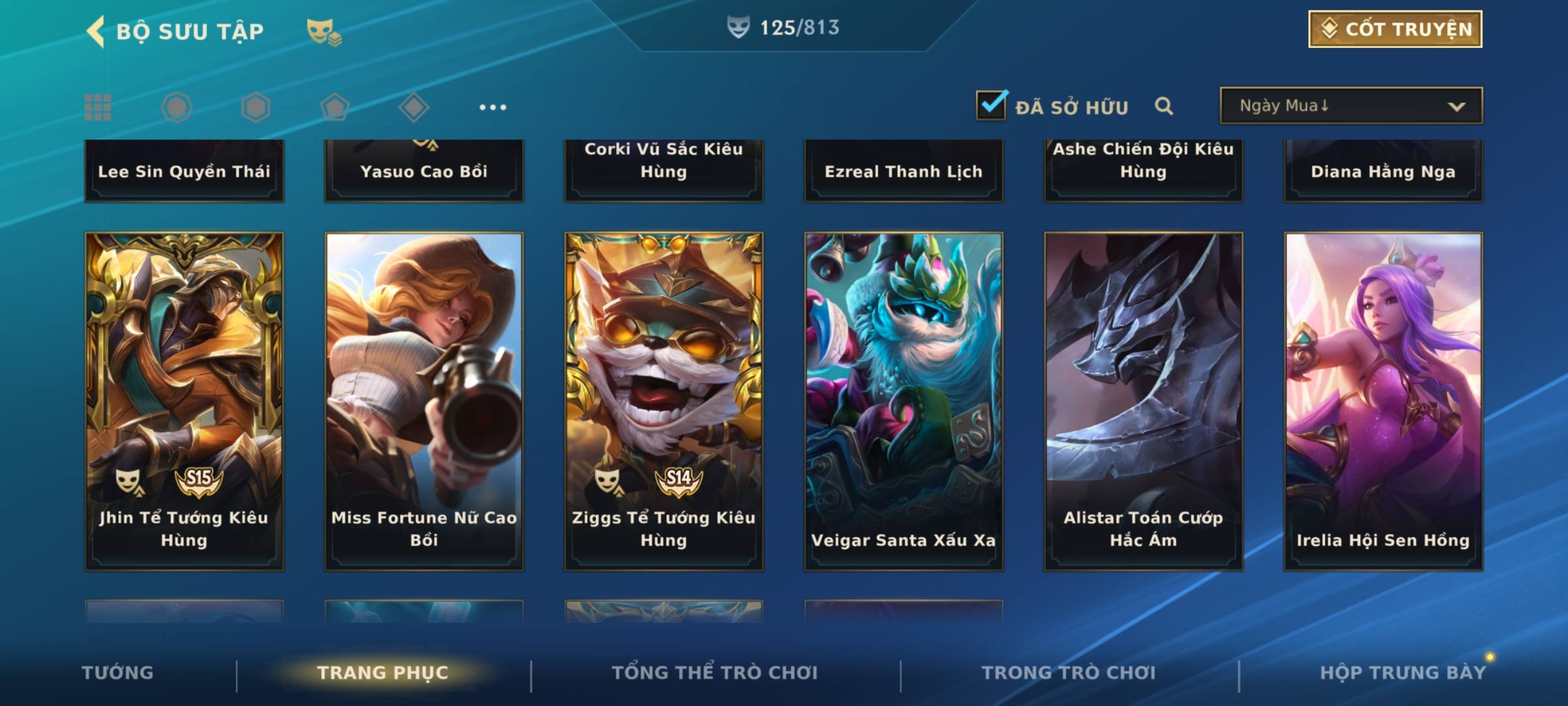This screenshot has width=1568, height=706.
Task: Select the grid all-skins filter icon
Action: pos(98,107)
